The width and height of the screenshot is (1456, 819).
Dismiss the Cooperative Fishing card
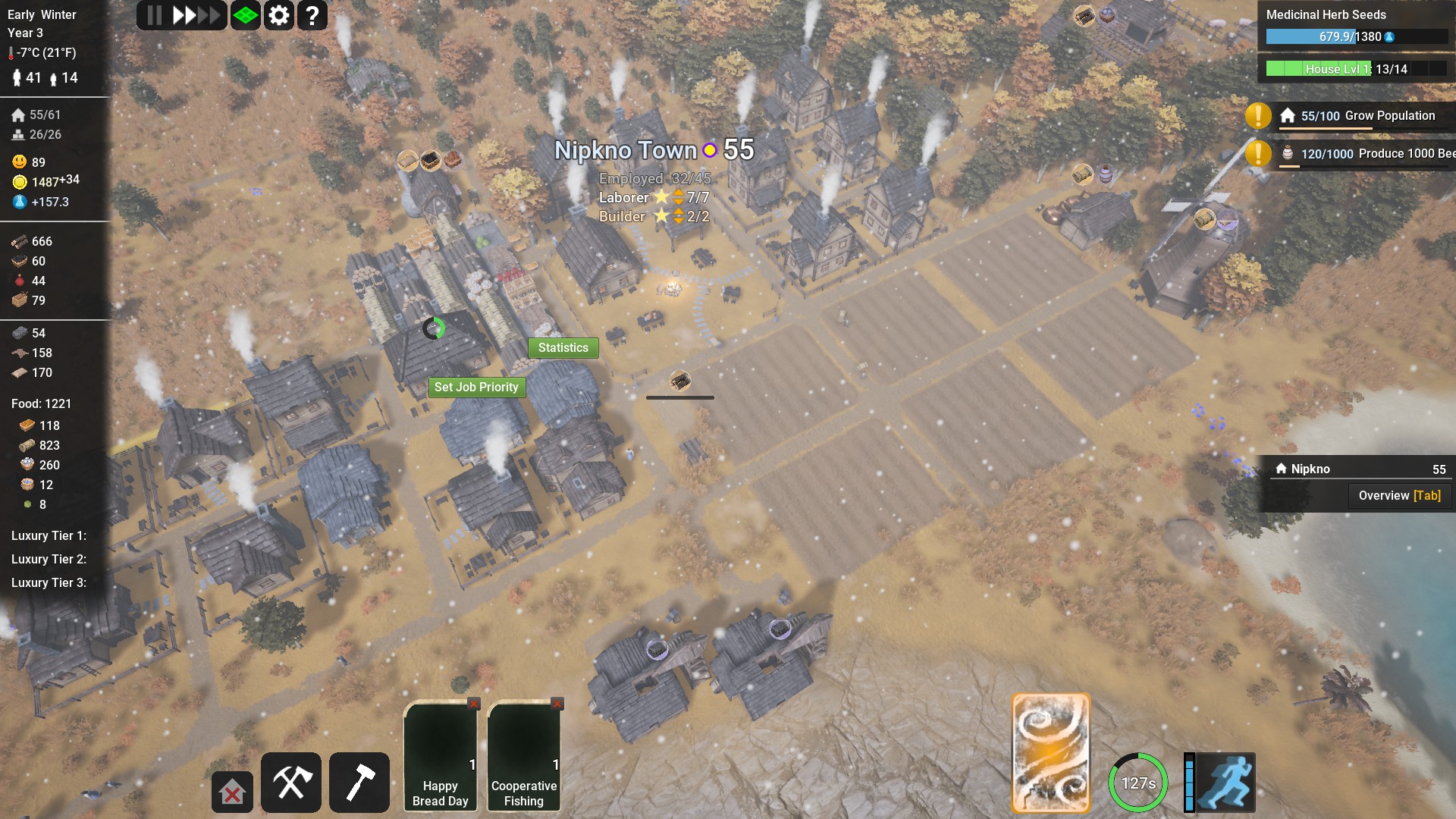coord(557,704)
